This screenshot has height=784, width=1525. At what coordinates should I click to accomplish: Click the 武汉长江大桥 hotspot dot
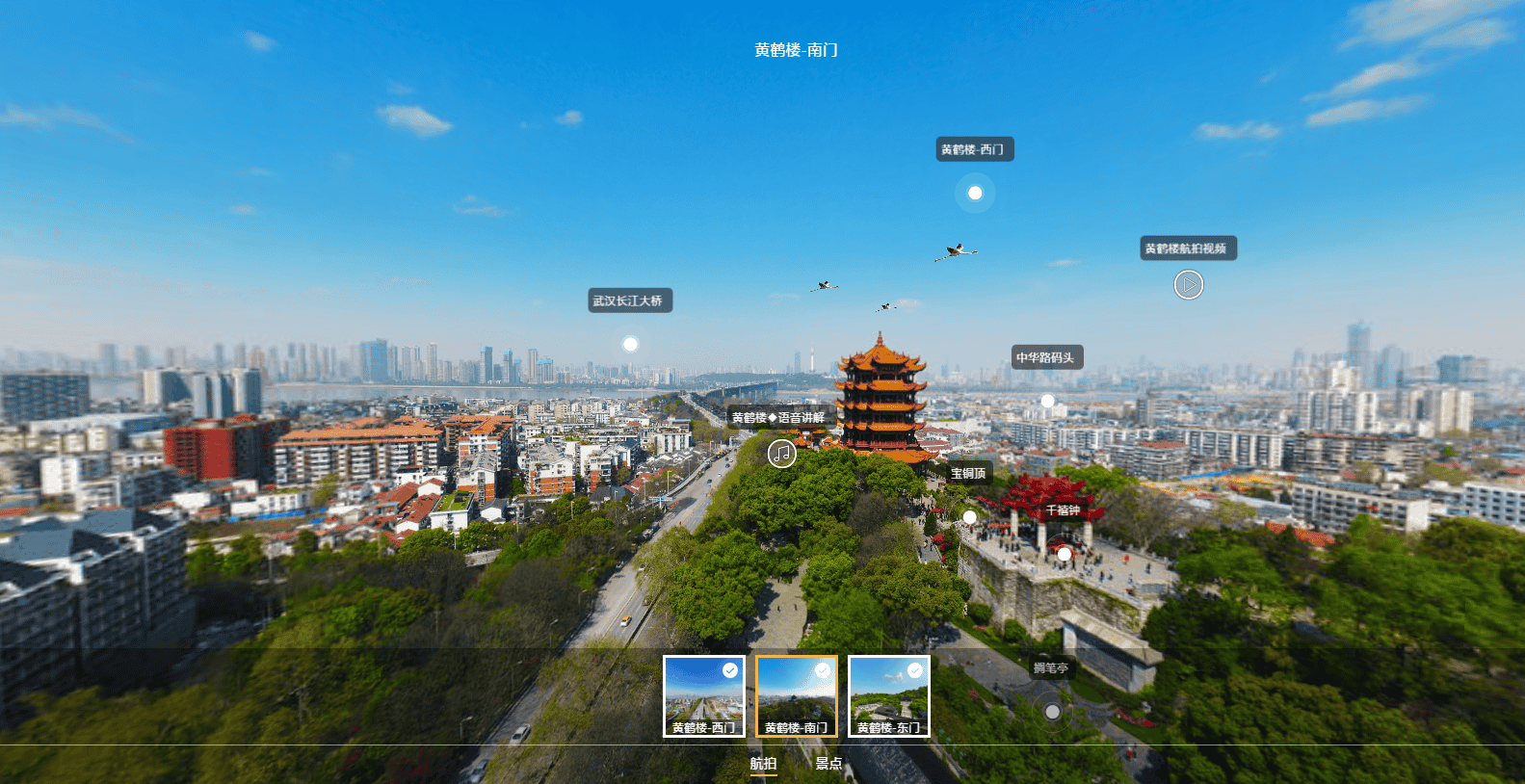tap(630, 342)
